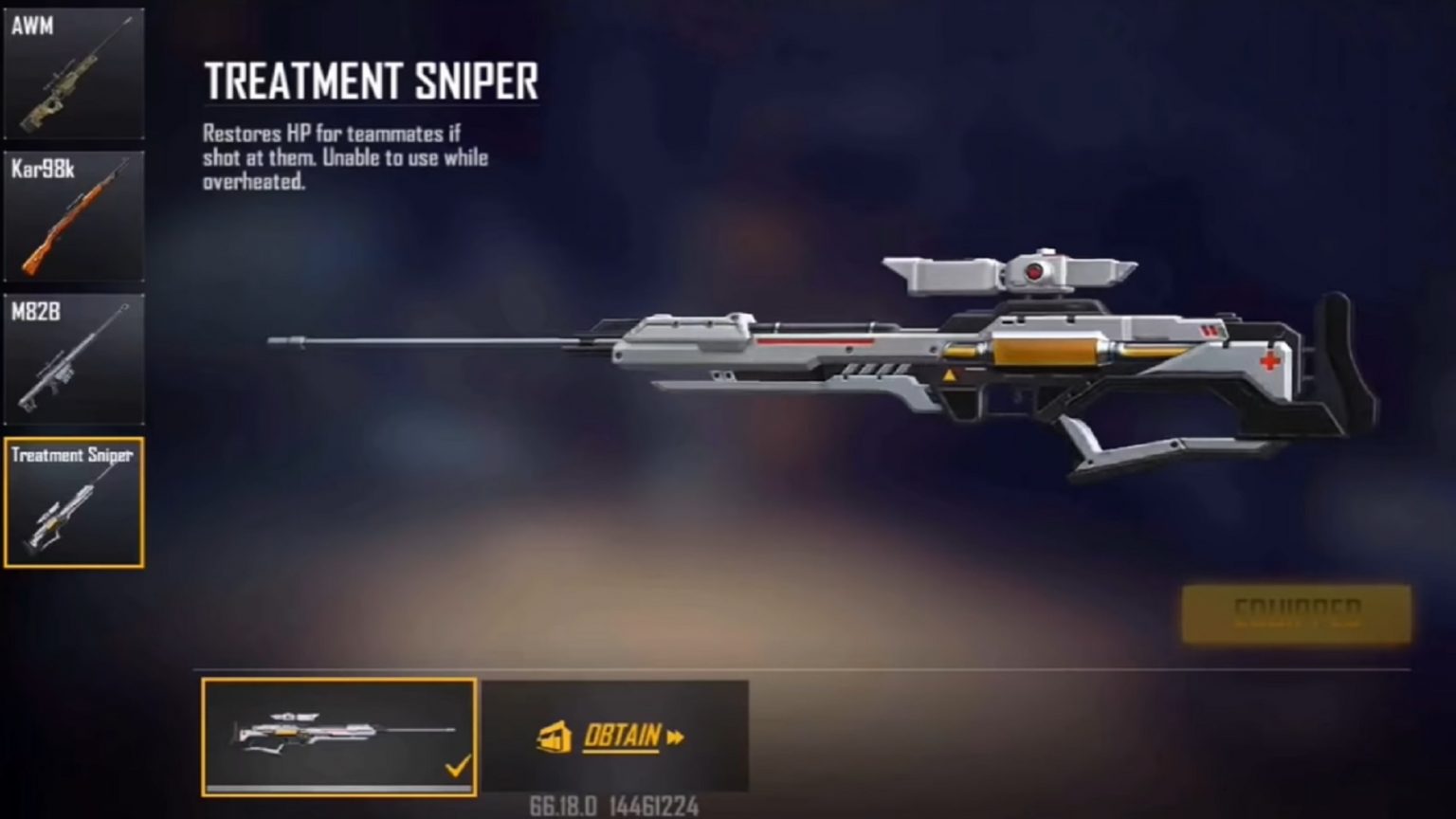Open the Treatment Sniper weapon icon
The image size is (1456, 819).
point(74,502)
